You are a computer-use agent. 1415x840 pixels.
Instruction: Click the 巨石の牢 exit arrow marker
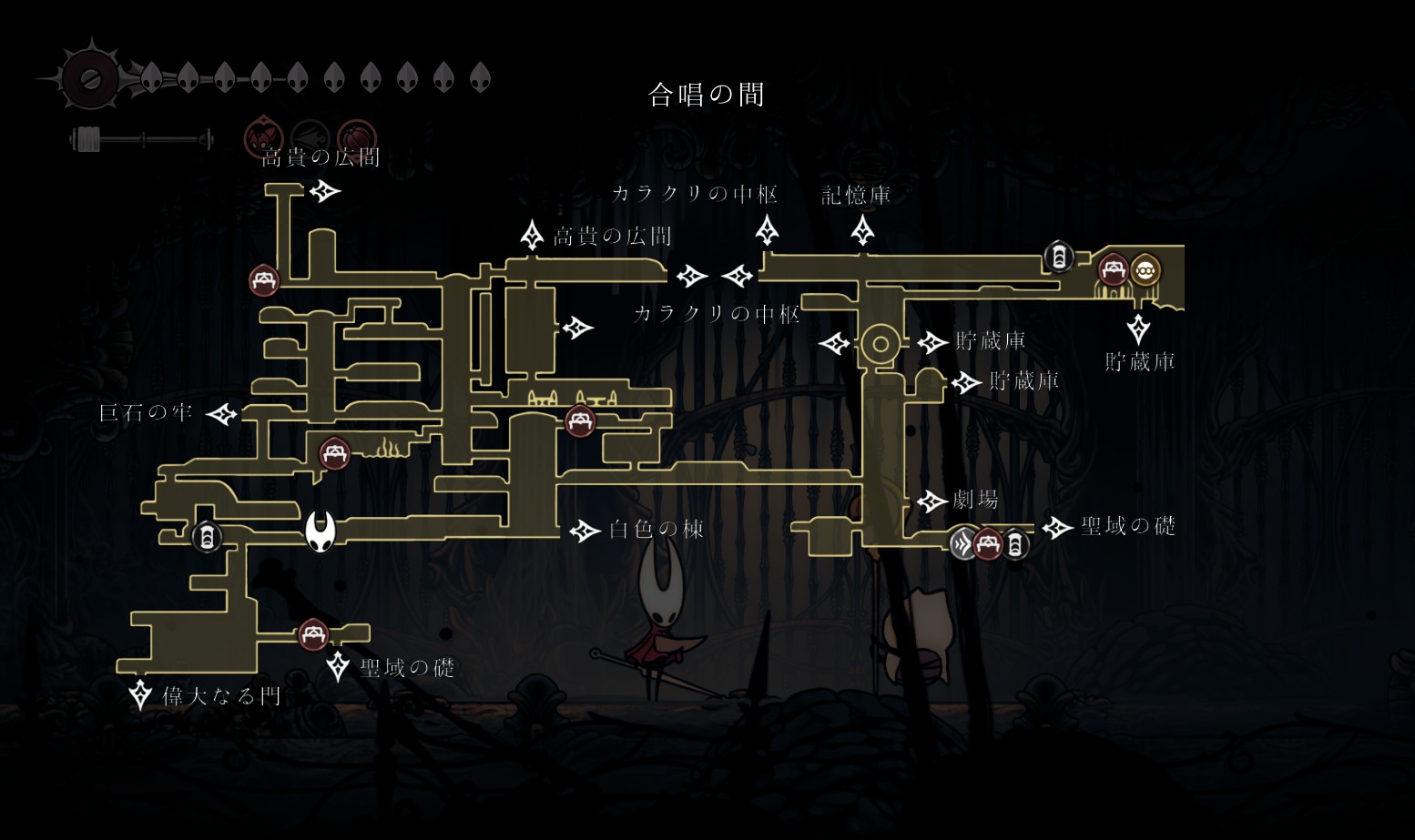[x=221, y=415]
